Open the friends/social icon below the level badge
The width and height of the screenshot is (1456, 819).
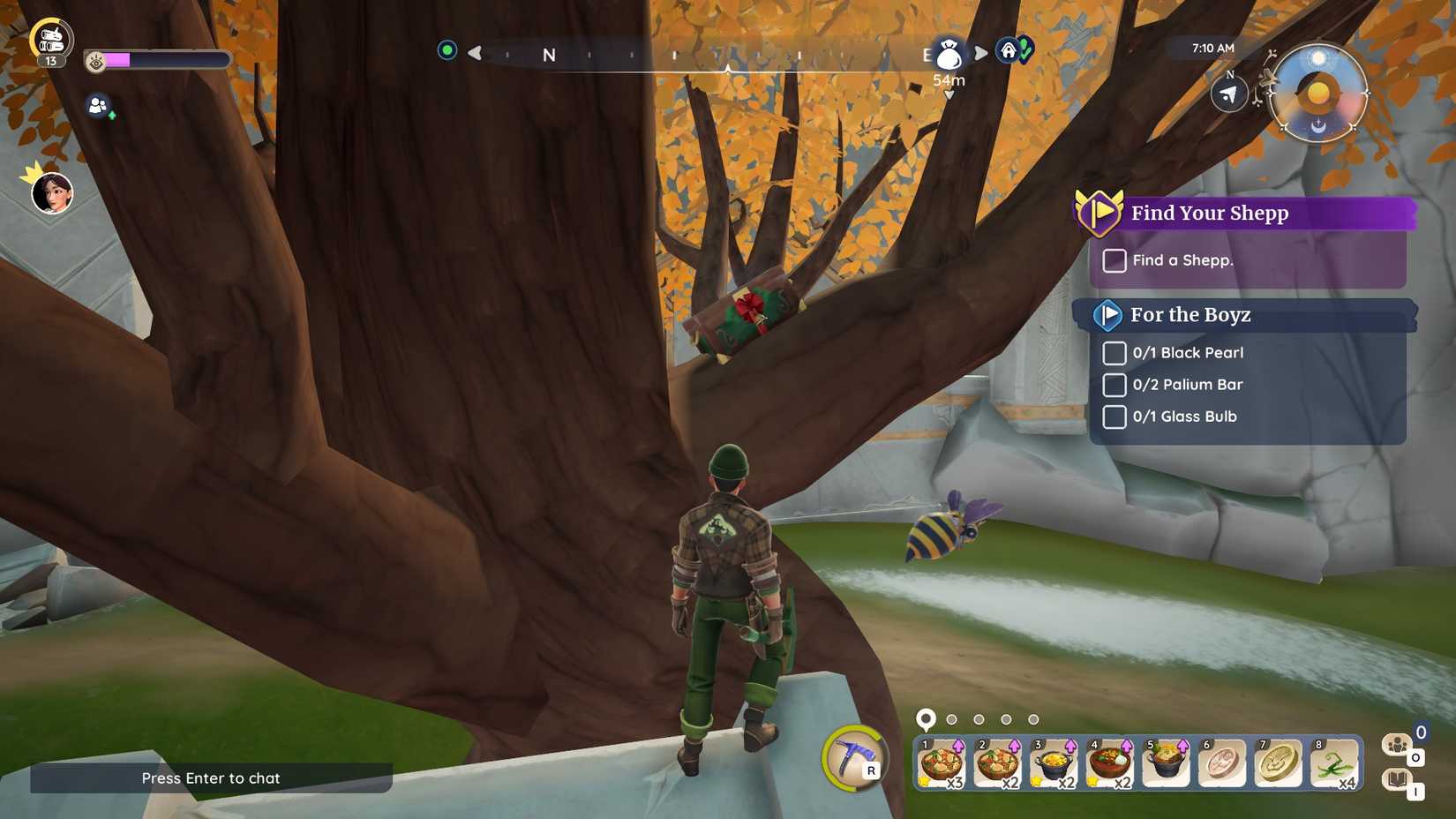[x=100, y=104]
